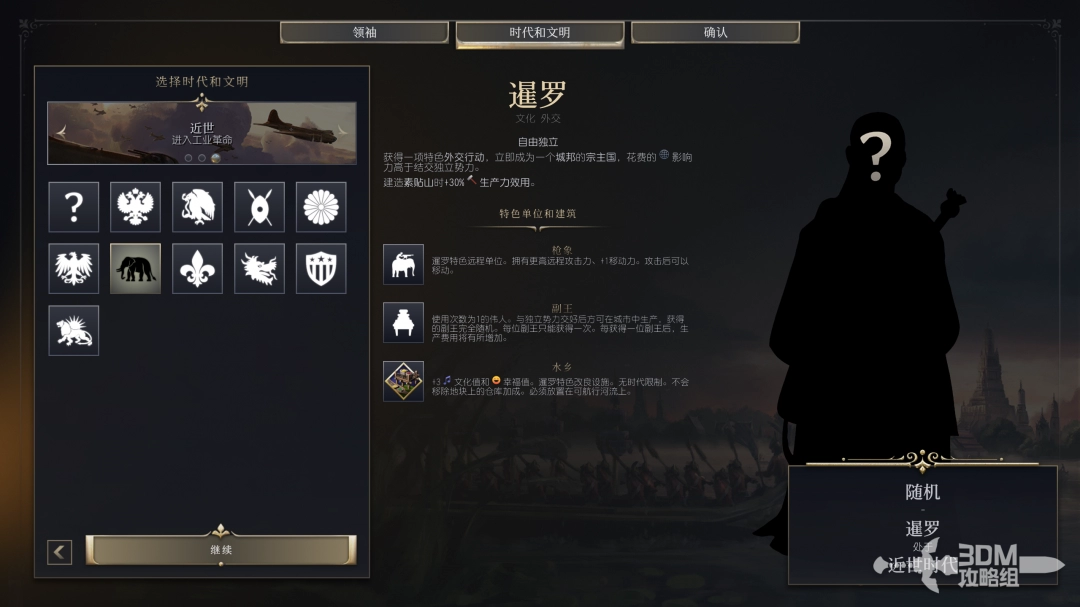
Task: Go to the 确认 confirm tab
Action: point(715,33)
